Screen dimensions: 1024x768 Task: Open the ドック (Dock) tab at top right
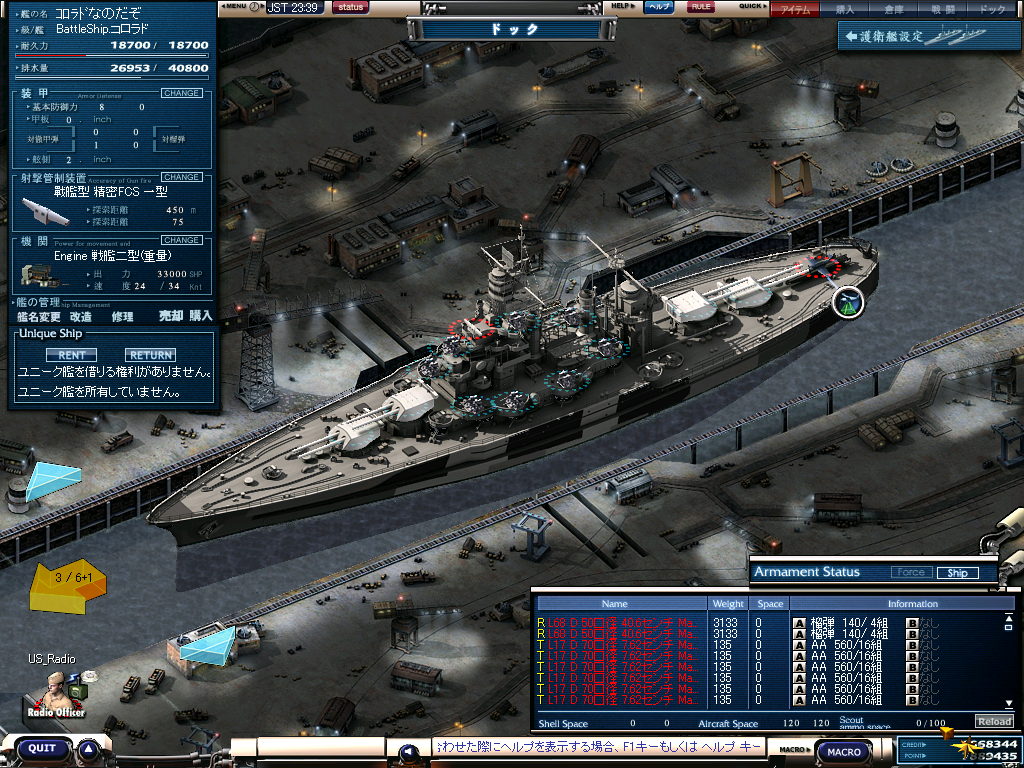[992, 10]
